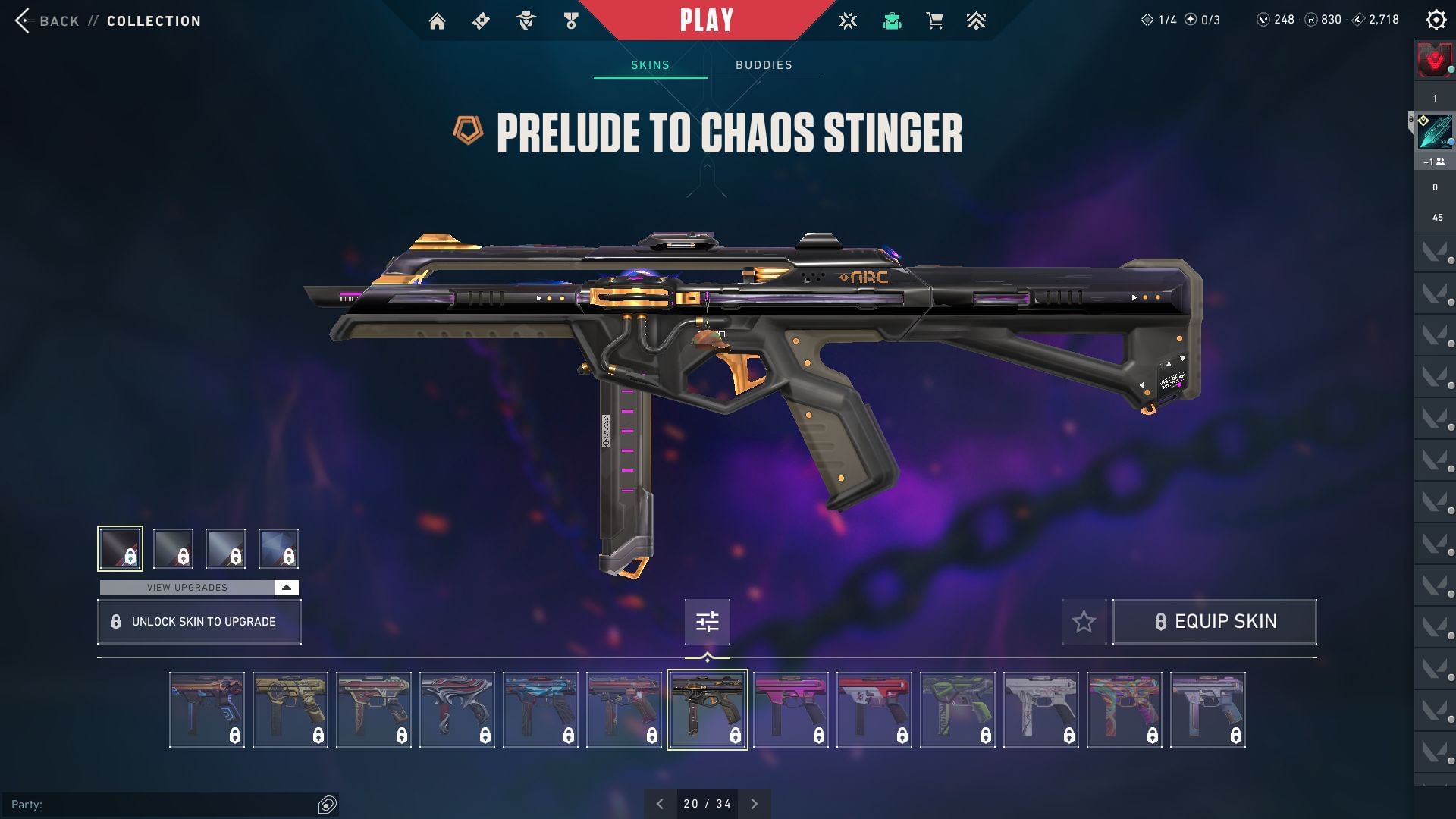Click the big PLAY button
This screenshot has height=819, width=1456.
[707, 20]
